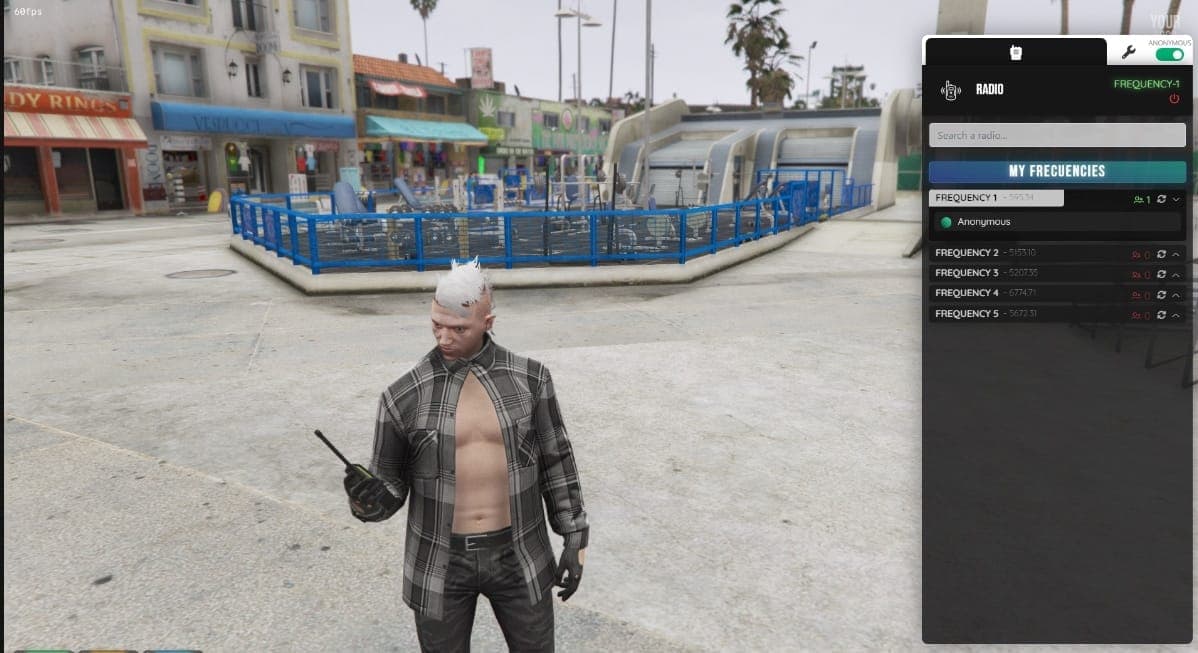The image size is (1198, 653).
Task: Switch to the radio device tab
Action: (x=1015, y=52)
